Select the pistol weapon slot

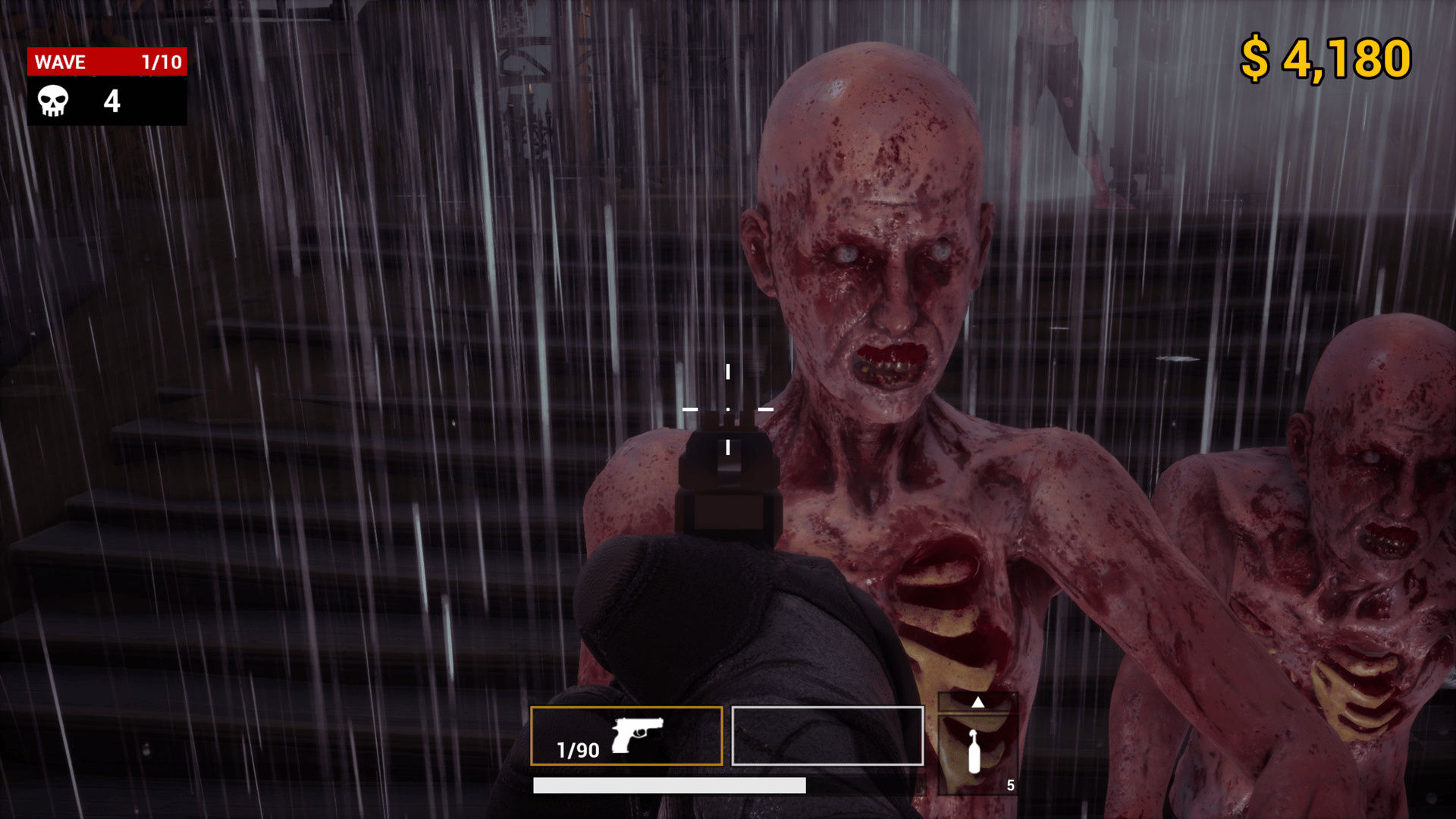(x=626, y=736)
